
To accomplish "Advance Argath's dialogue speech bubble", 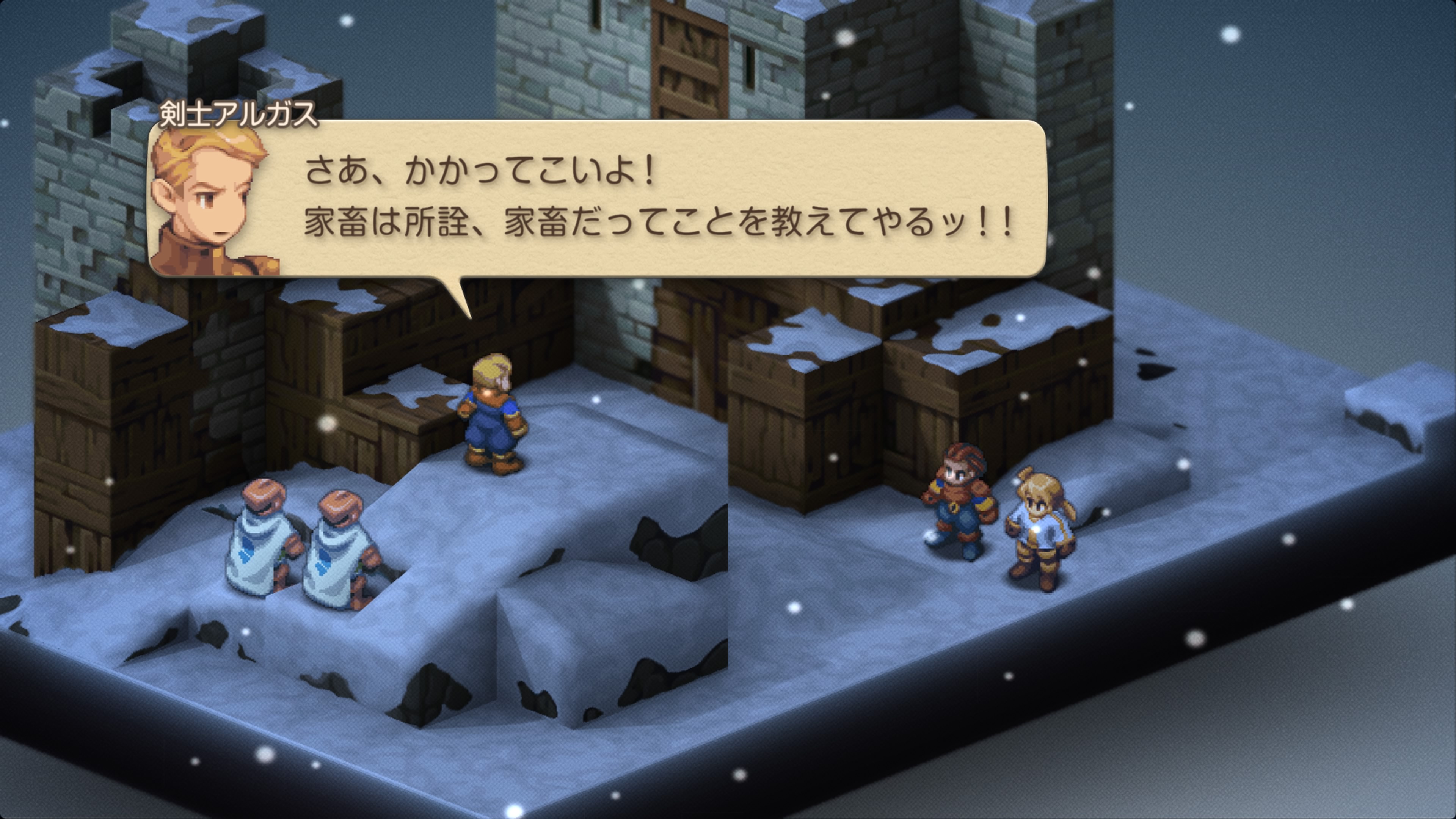I will coord(656,198).
